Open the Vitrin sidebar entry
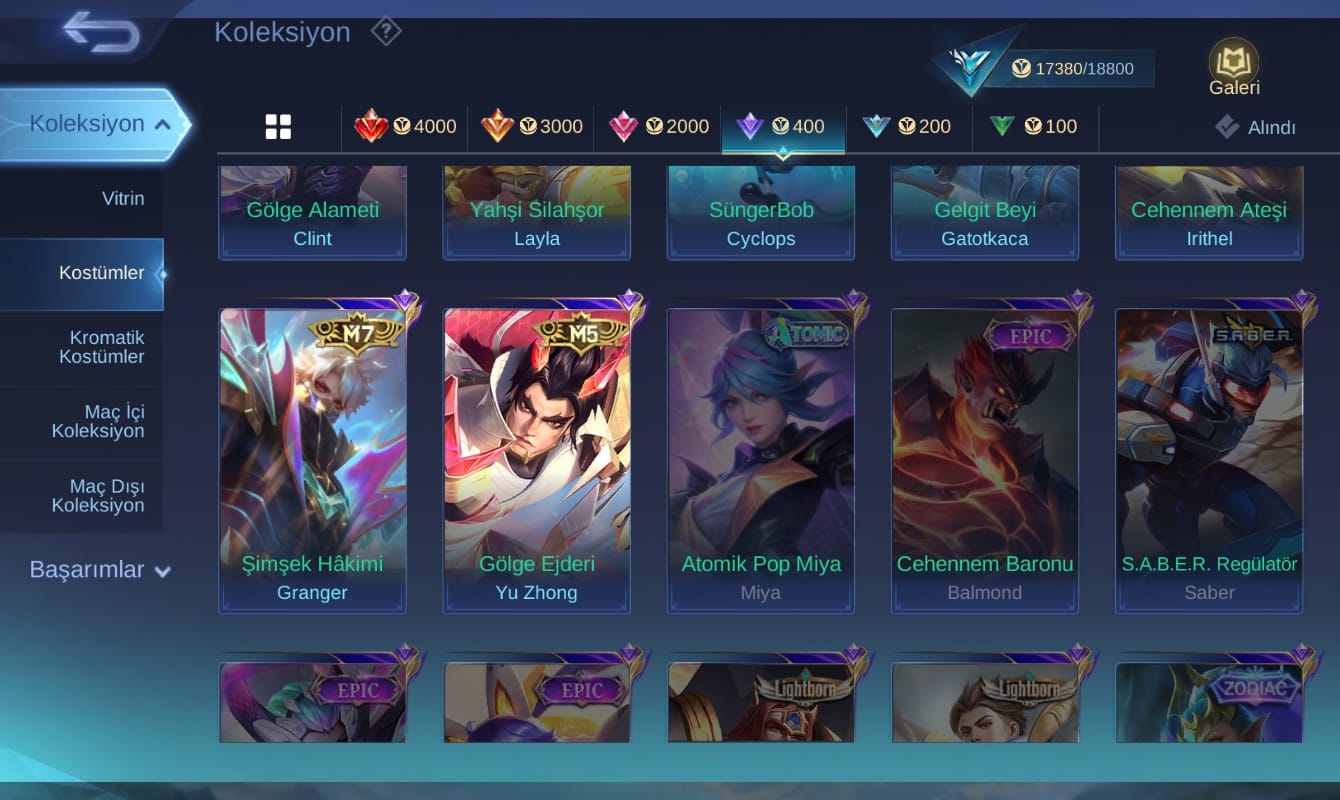1340x800 pixels. (122, 198)
